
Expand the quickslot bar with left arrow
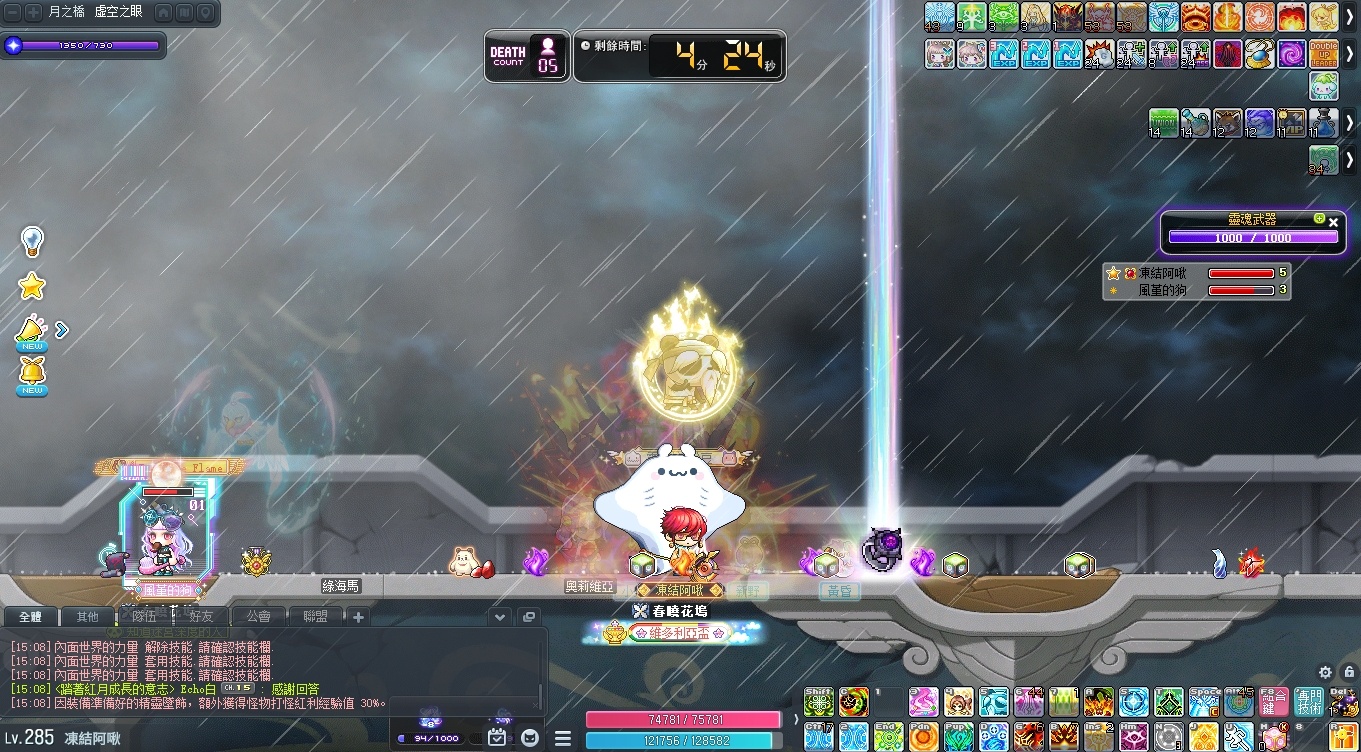coord(797,719)
